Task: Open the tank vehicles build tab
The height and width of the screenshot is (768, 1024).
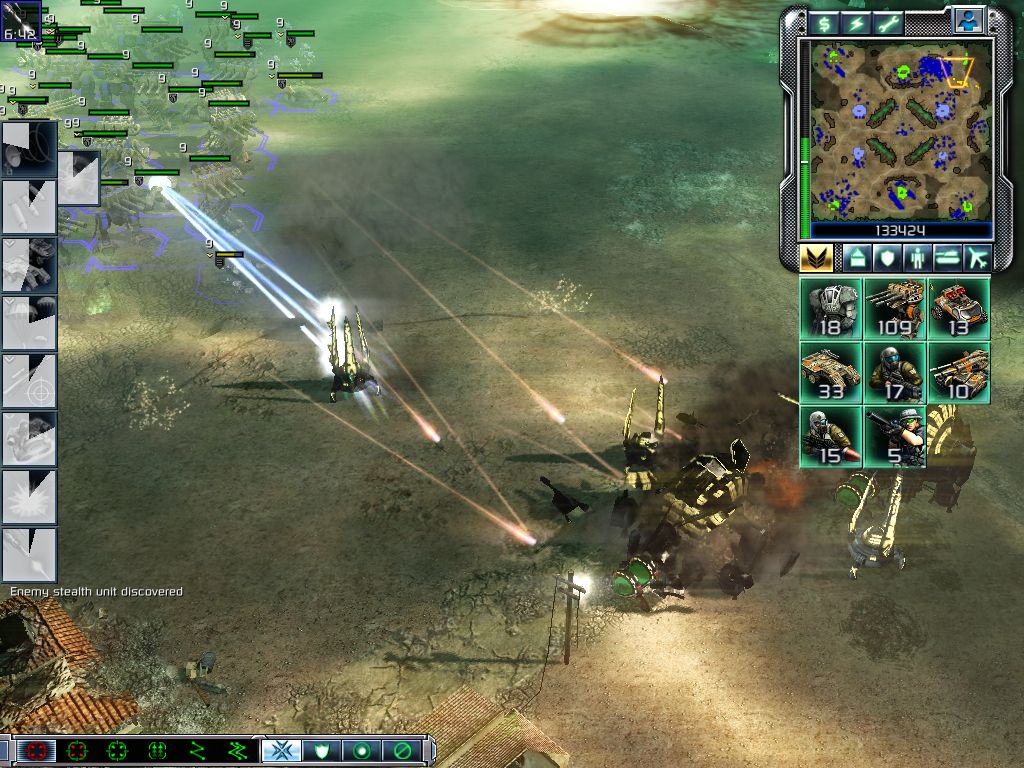Action: (948, 258)
